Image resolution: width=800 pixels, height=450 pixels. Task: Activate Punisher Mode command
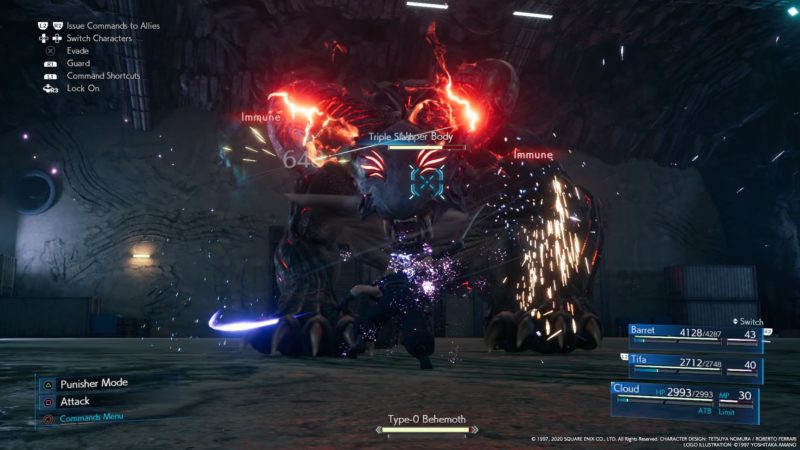[x=93, y=383]
